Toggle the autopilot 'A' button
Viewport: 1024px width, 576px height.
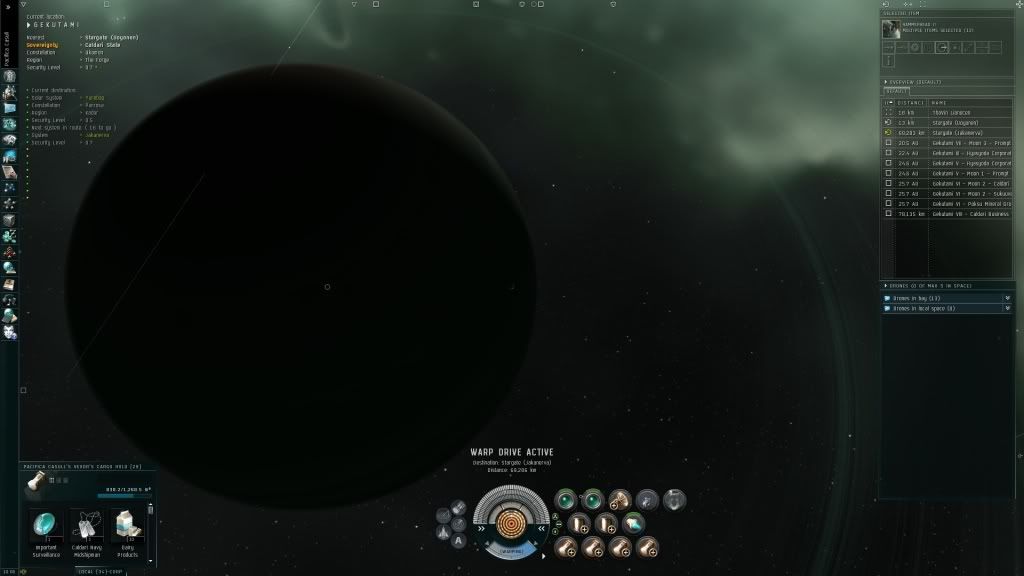[x=458, y=541]
